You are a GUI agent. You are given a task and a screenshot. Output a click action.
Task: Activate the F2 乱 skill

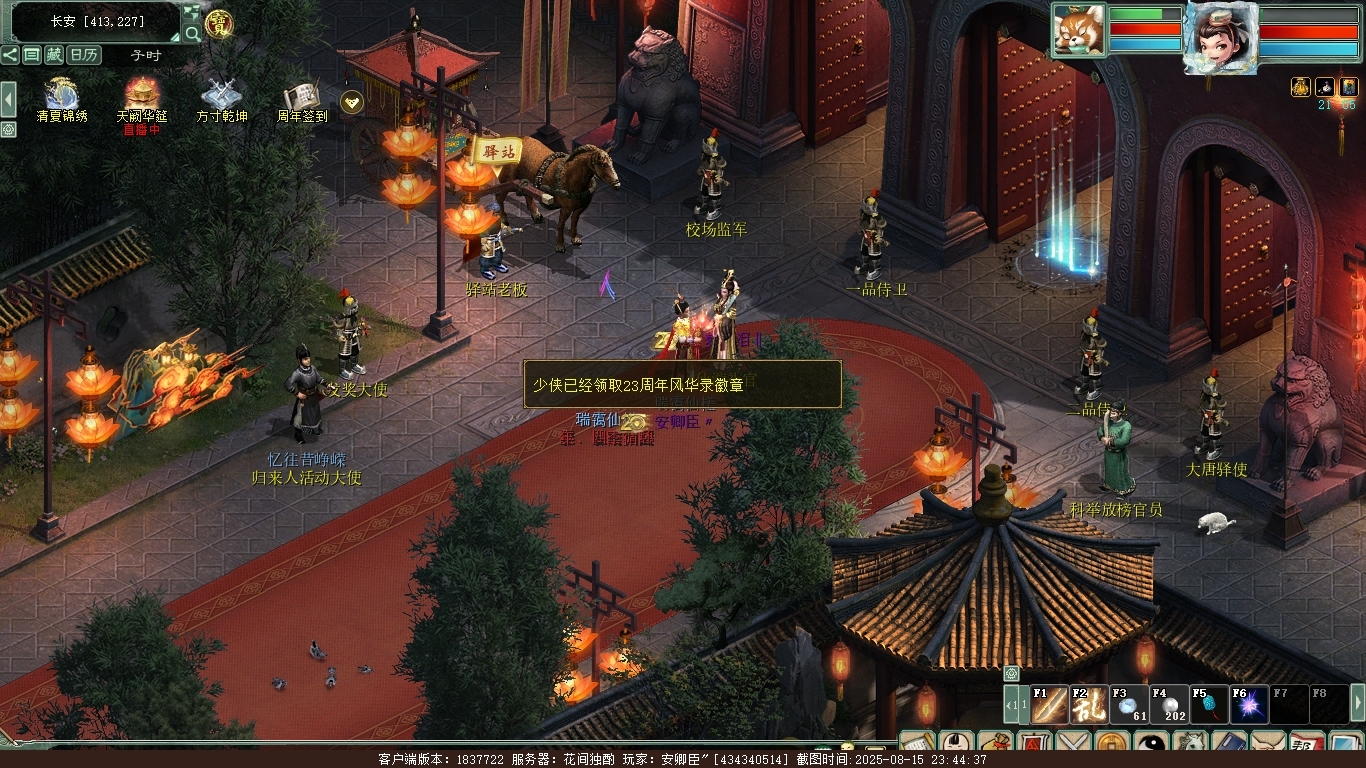(1089, 705)
